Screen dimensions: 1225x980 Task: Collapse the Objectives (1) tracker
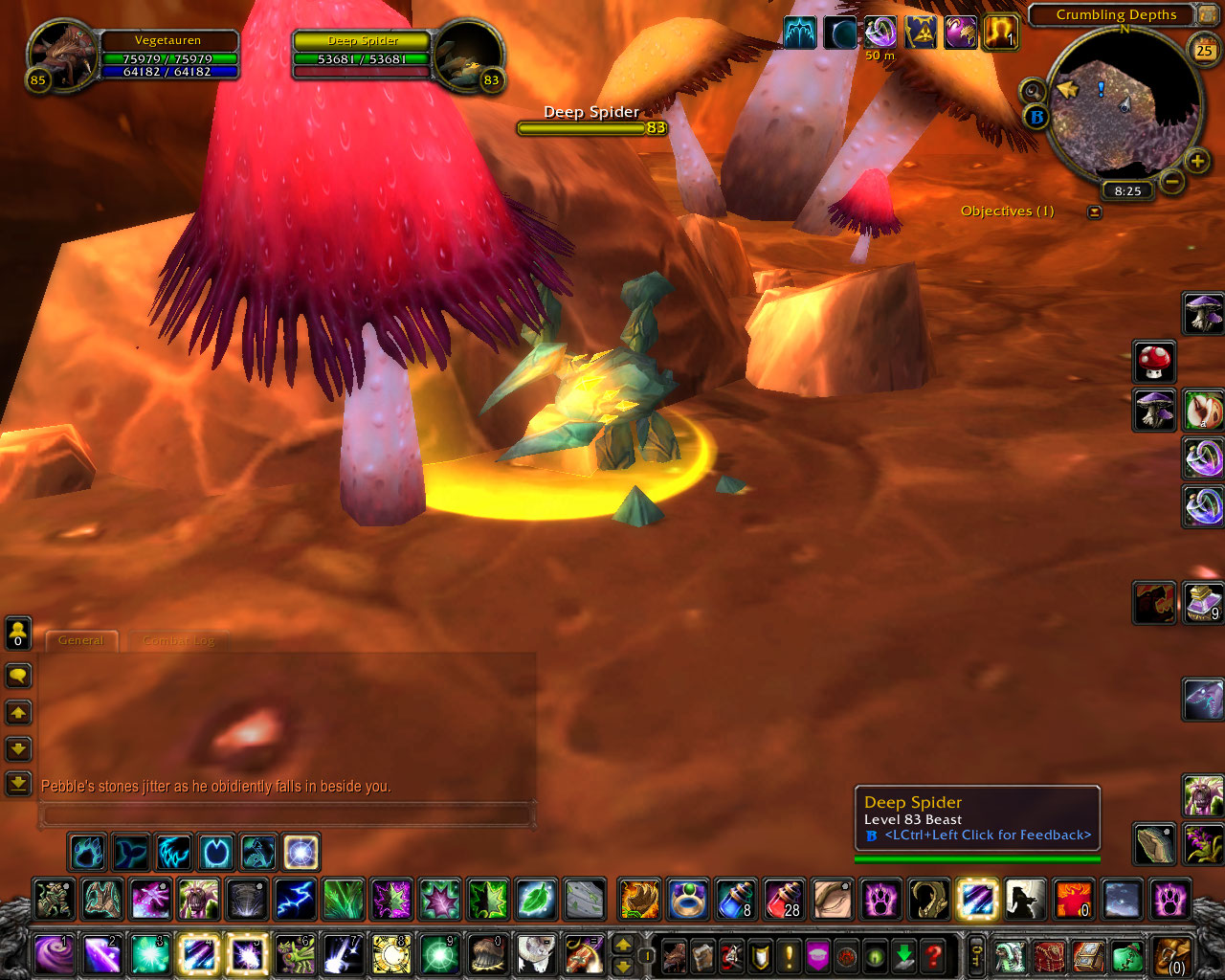tap(1094, 212)
